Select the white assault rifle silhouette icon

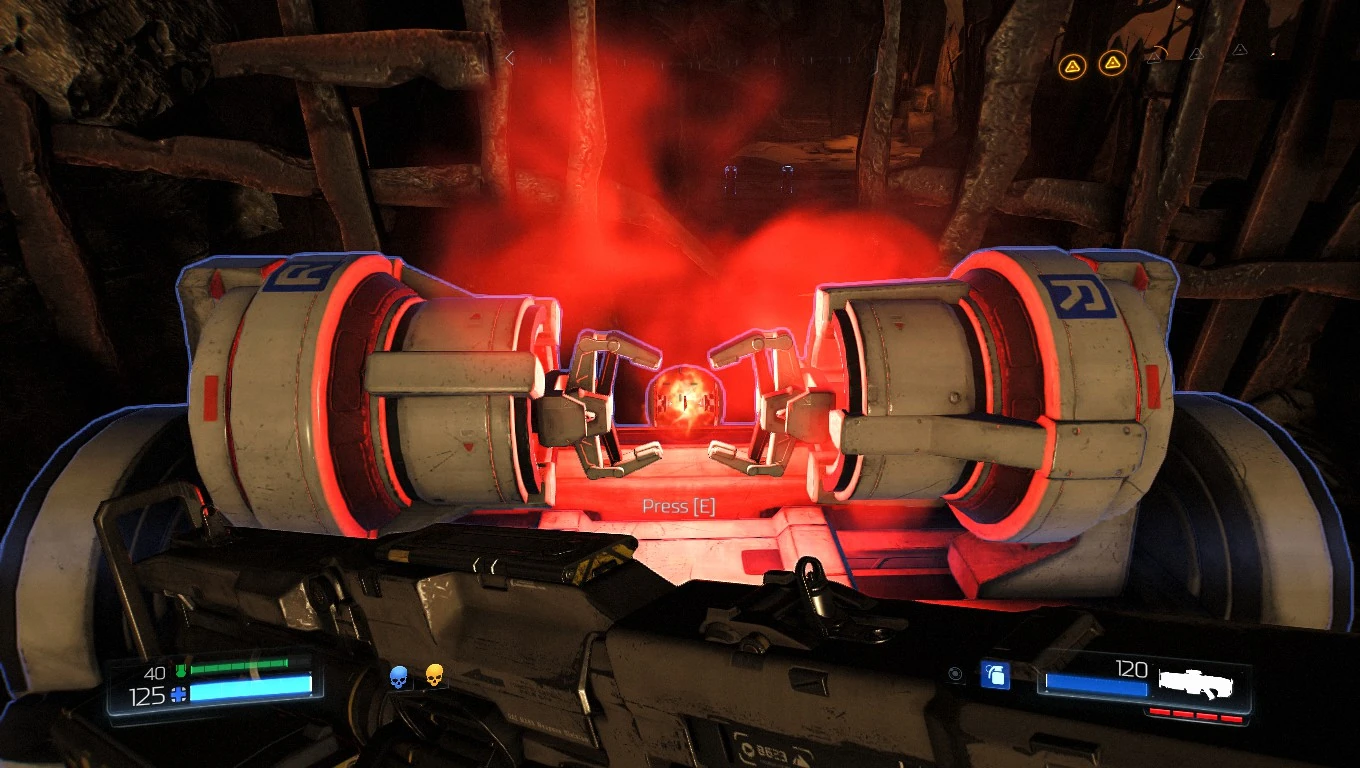(x=1195, y=684)
